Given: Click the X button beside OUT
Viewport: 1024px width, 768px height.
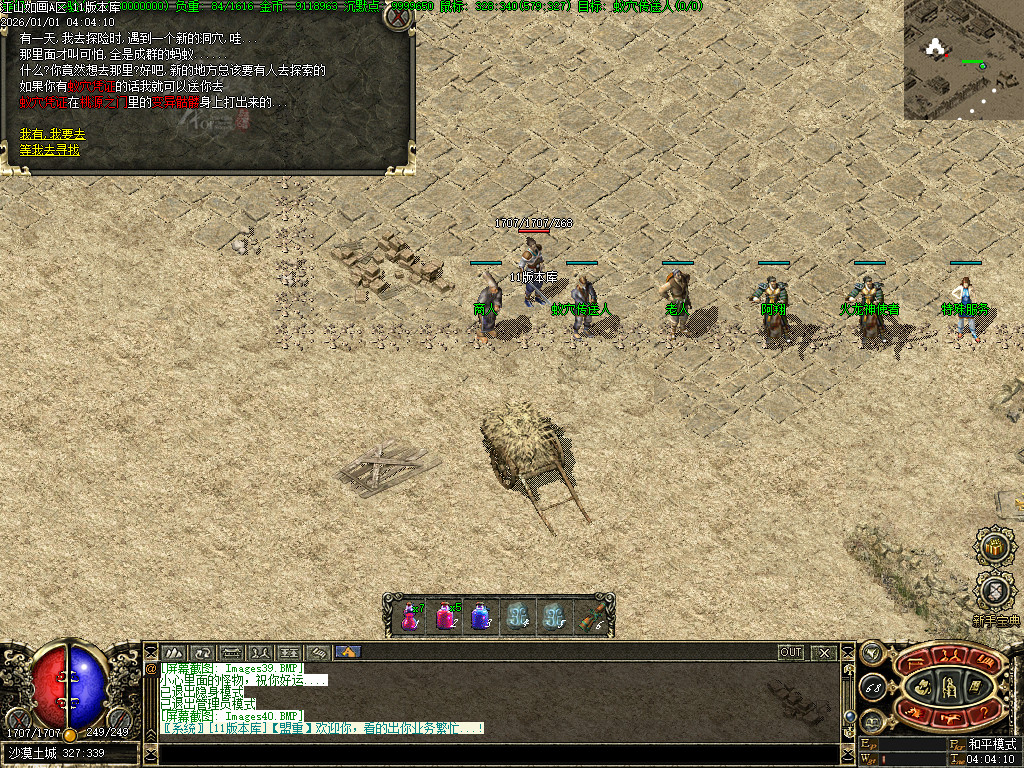Looking at the screenshot, I should pos(824,652).
